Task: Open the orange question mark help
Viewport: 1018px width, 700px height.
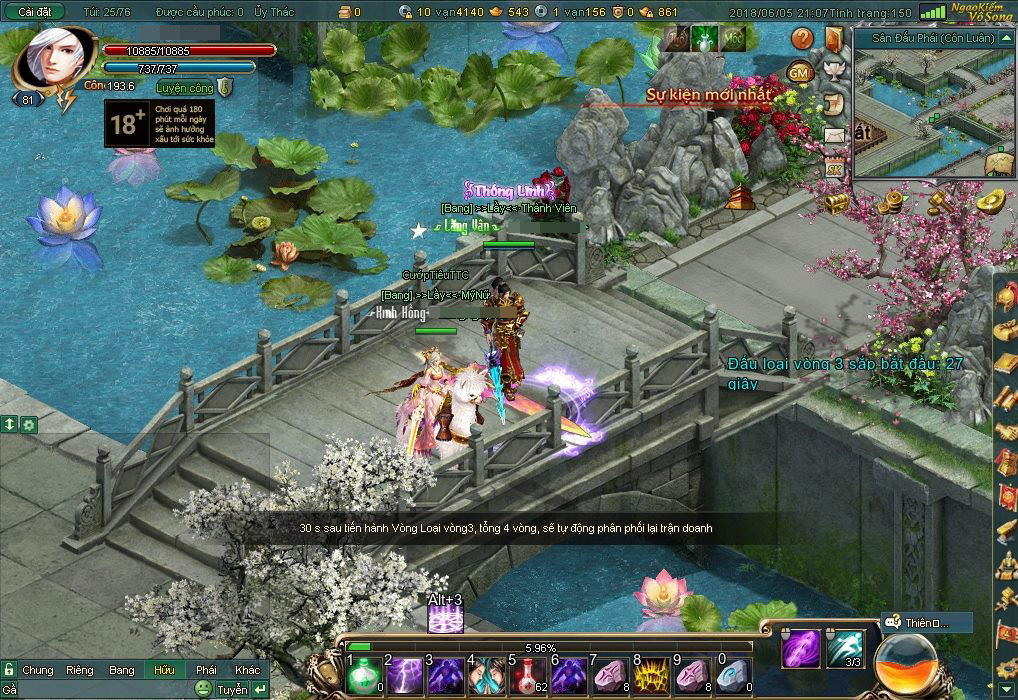Action: pos(803,39)
